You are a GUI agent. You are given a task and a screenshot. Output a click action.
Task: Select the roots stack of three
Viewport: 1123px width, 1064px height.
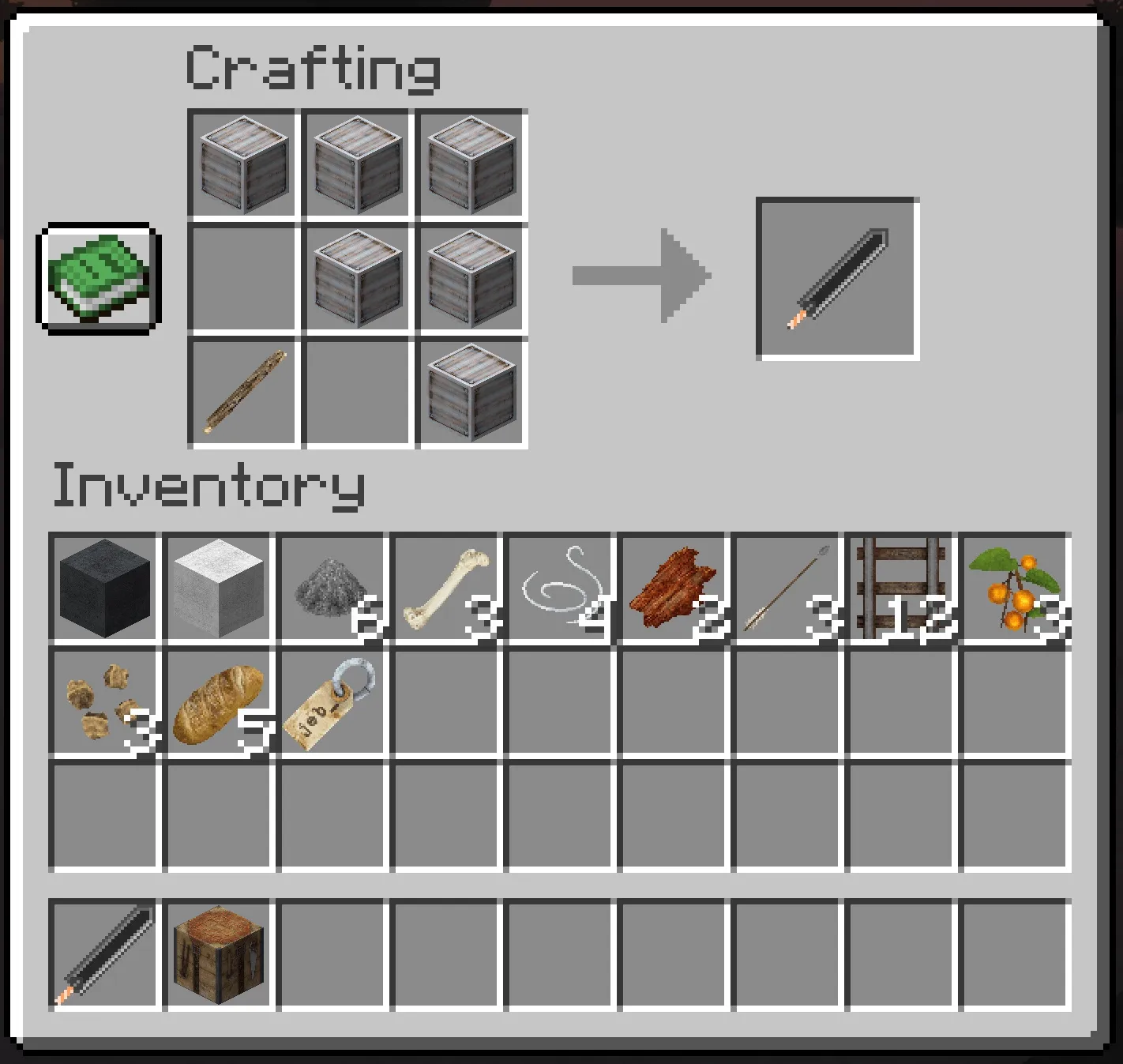106,701
